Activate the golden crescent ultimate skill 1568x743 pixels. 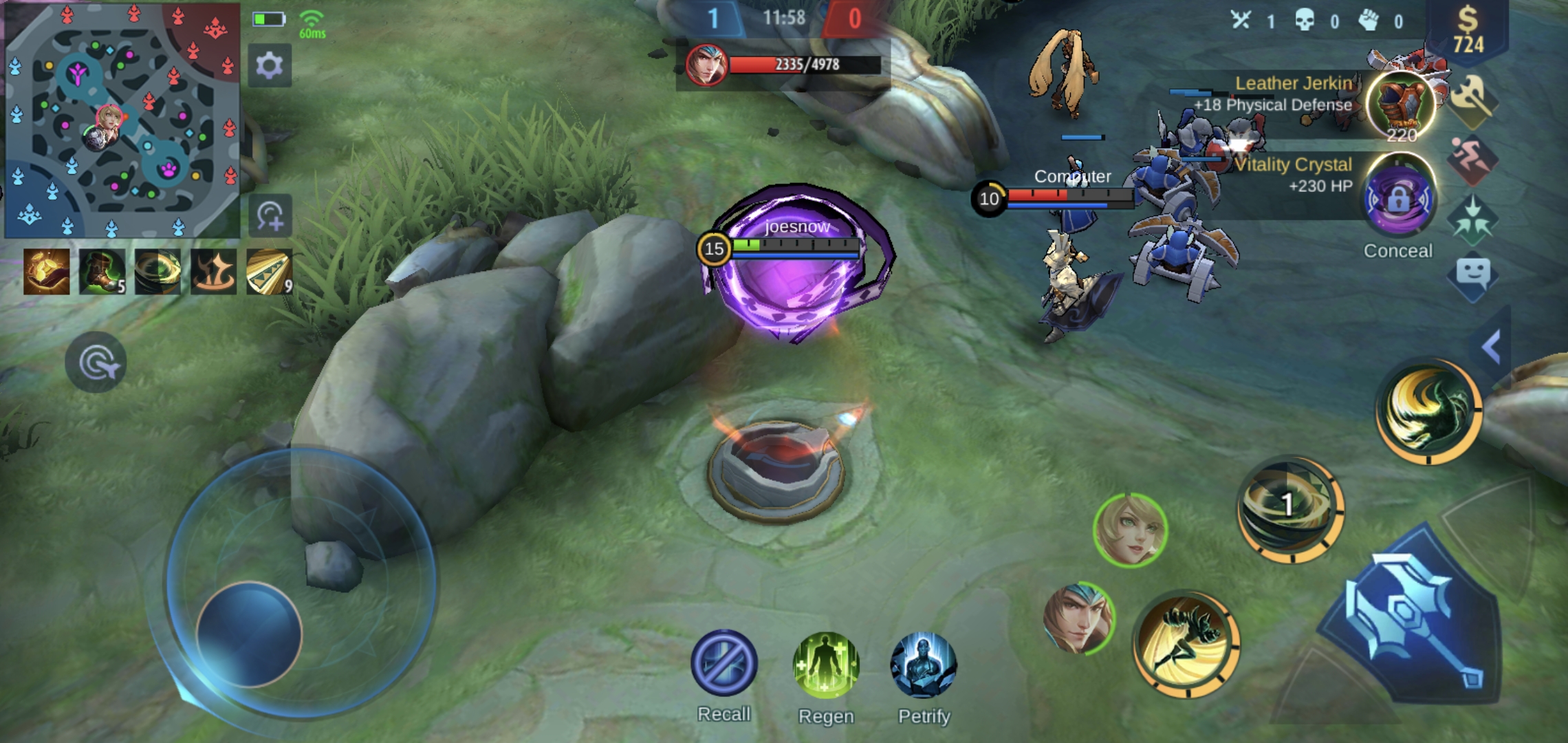click(x=1429, y=411)
